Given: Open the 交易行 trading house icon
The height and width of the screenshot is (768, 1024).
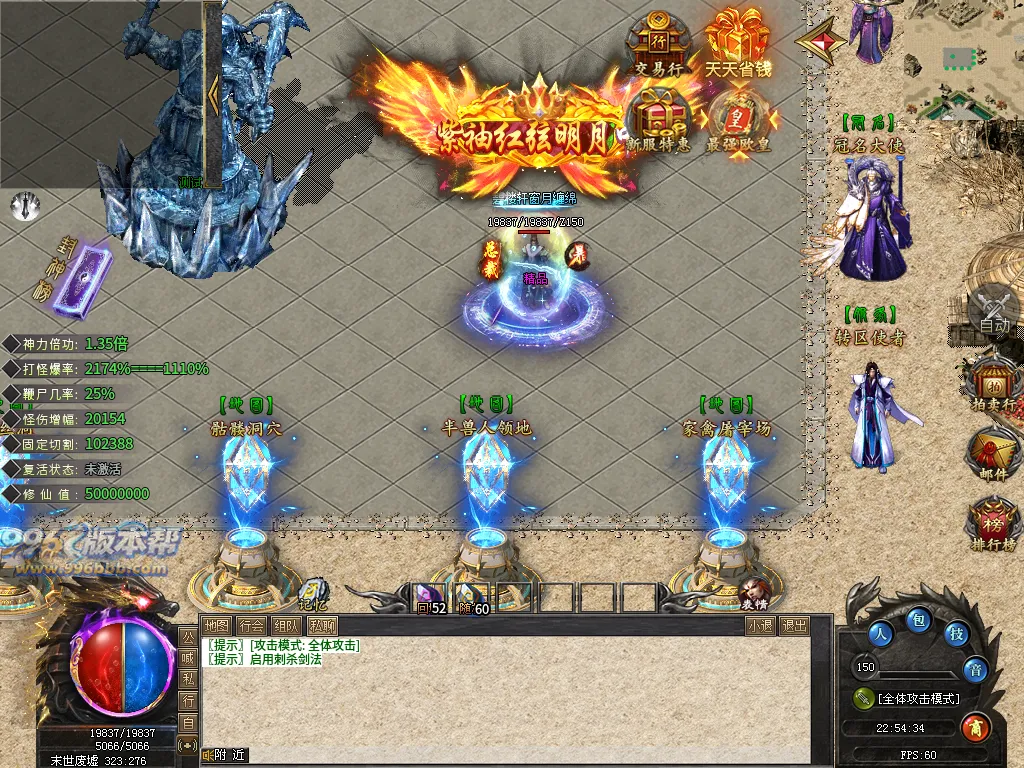Looking at the screenshot, I should [659, 43].
